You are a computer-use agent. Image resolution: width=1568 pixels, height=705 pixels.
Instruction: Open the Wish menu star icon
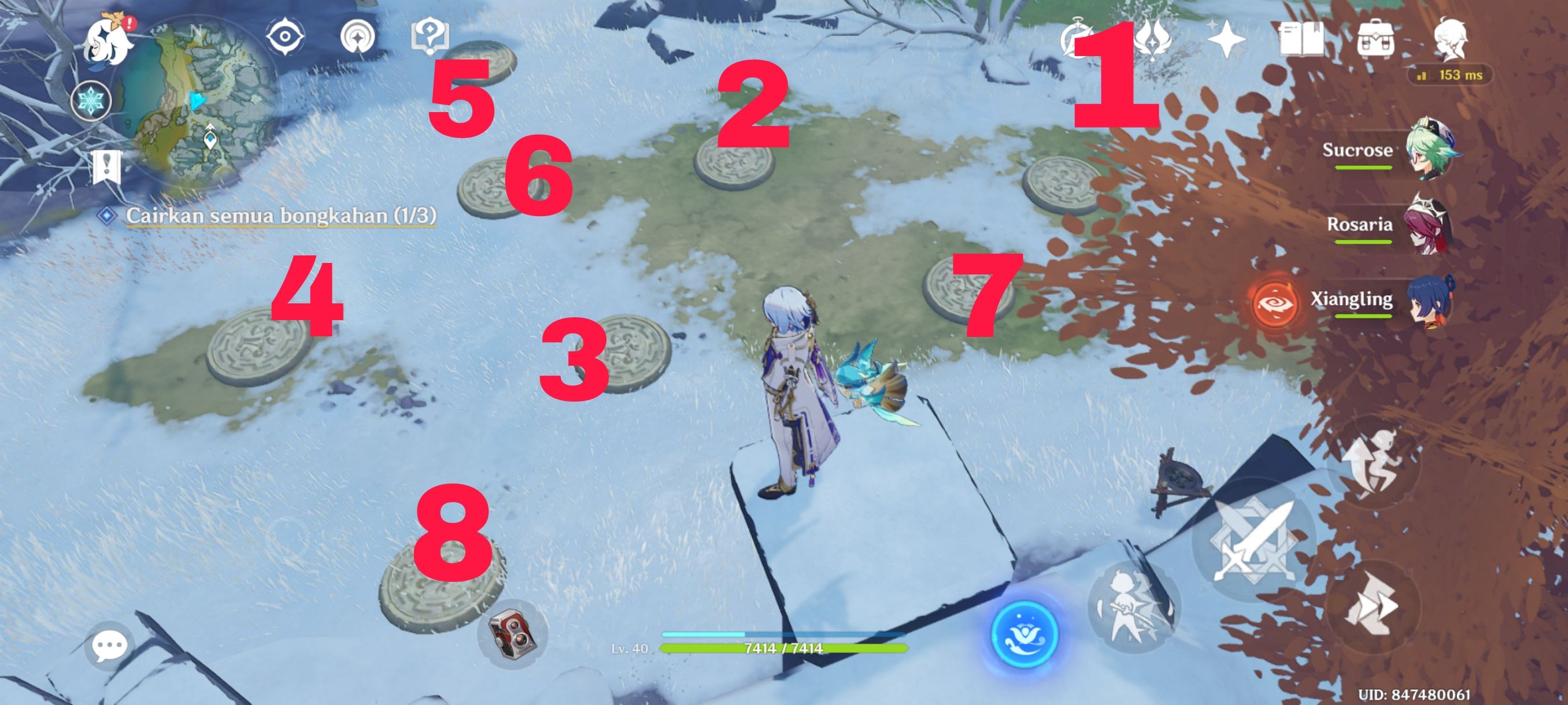[1226, 39]
